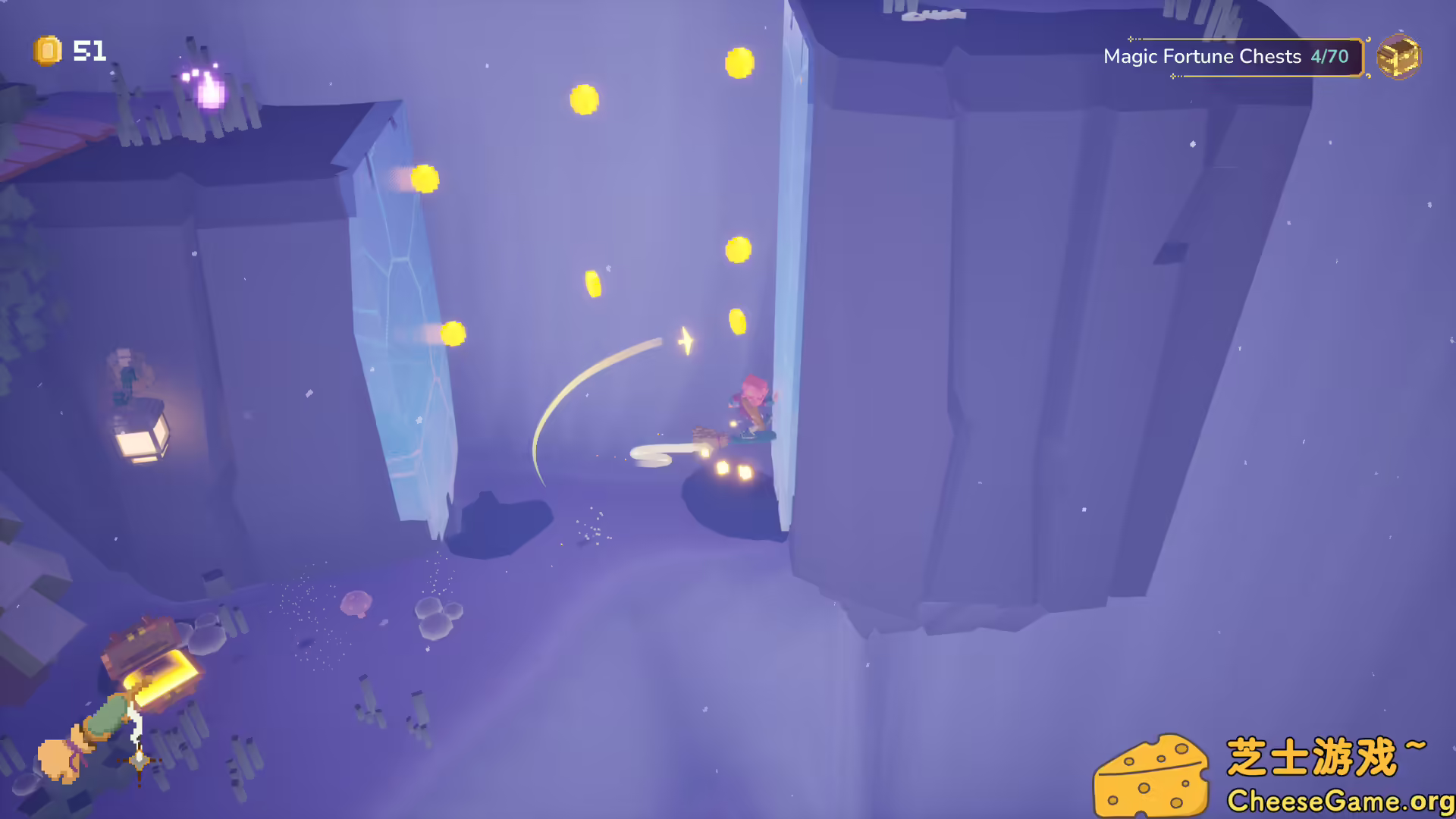Click the pink jellyfish on the ground

click(x=356, y=603)
